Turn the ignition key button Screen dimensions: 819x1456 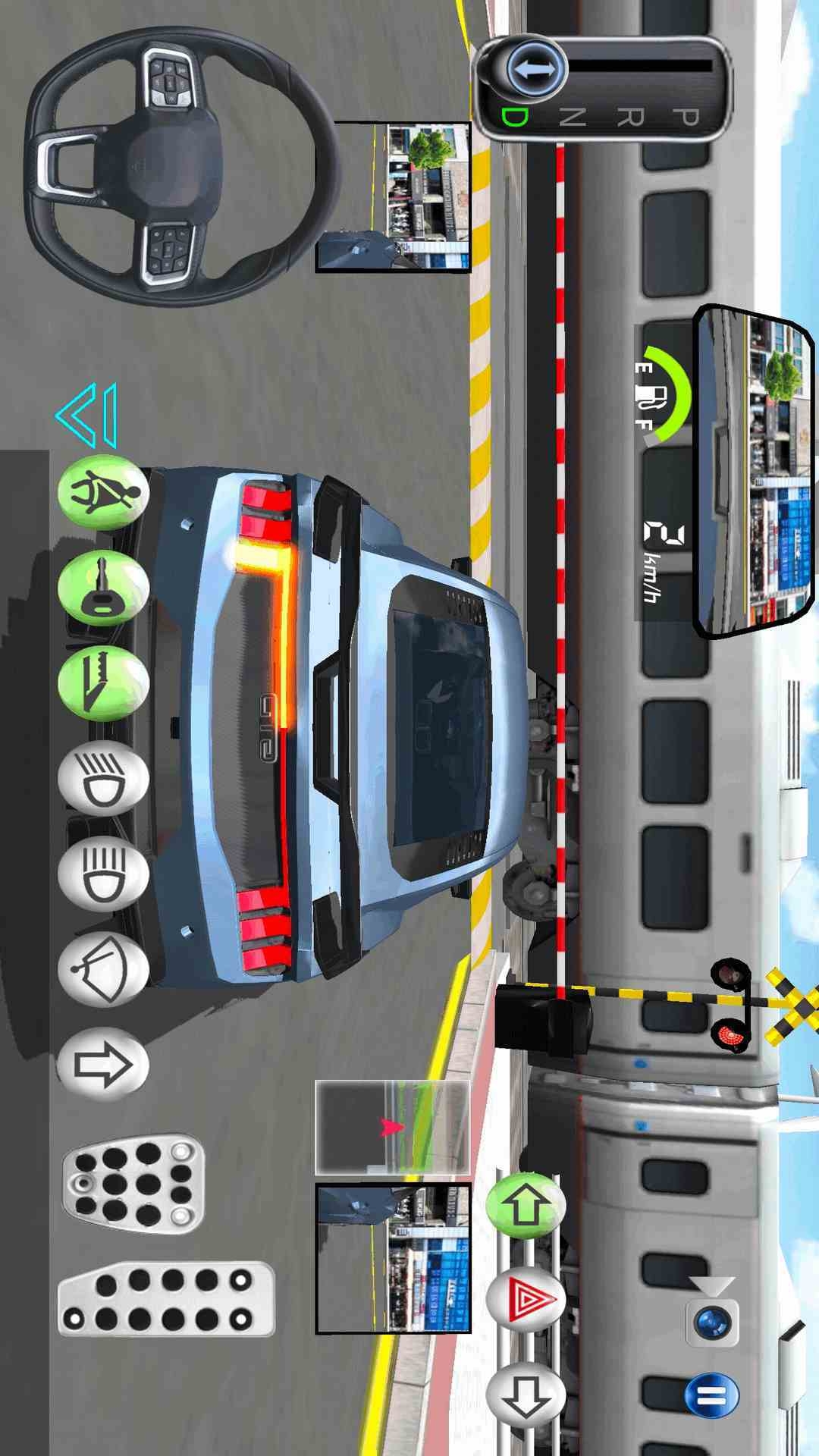click(x=104, y=588)
